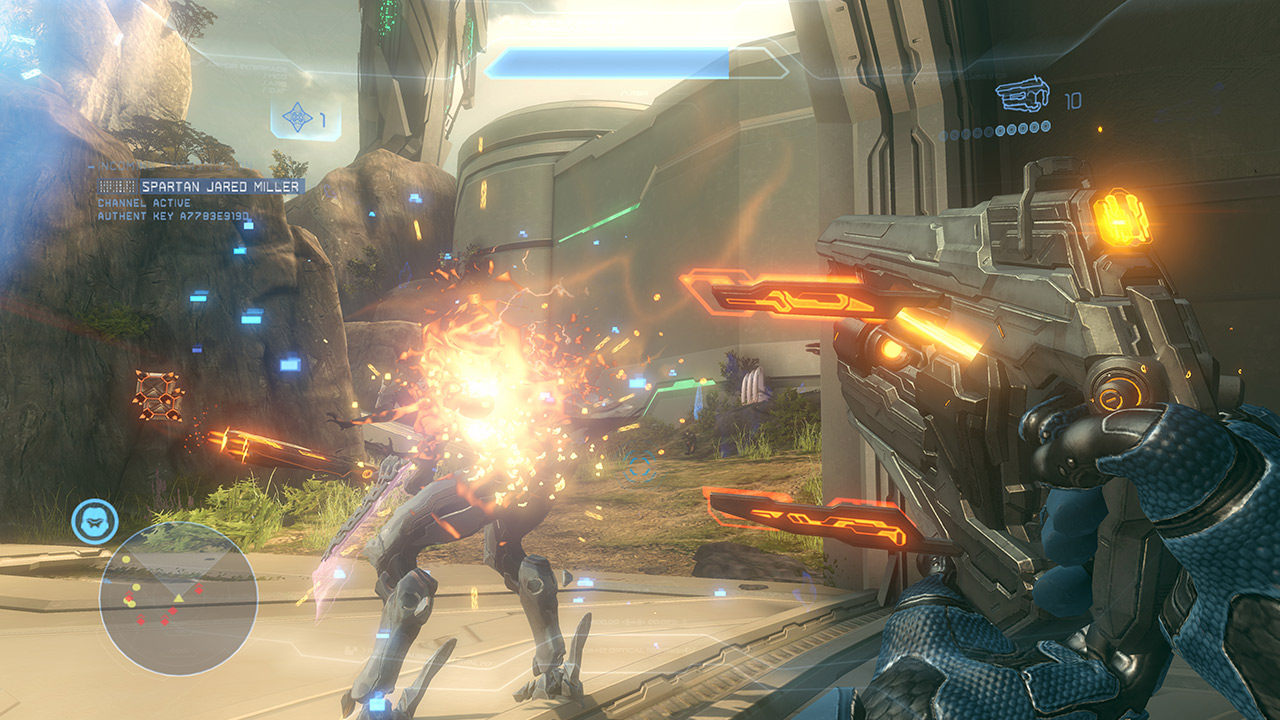1280x720 pixels.
Task: Select the grenade count icon
Action: click(x=298, y=119)
